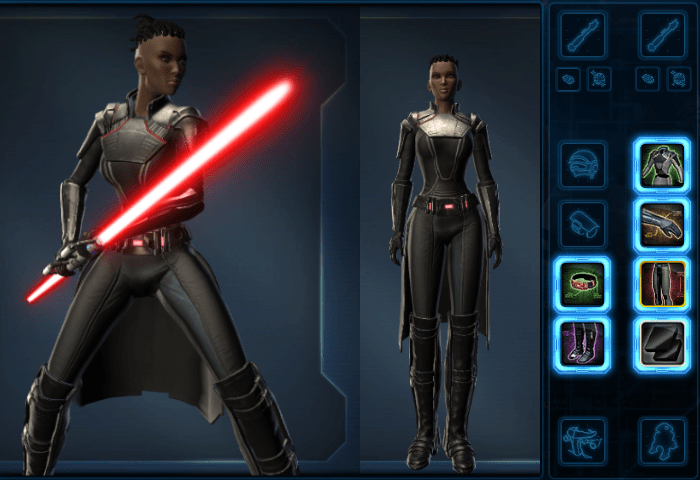
Task: Click the empty helmet slot
Action: [582, 165]
